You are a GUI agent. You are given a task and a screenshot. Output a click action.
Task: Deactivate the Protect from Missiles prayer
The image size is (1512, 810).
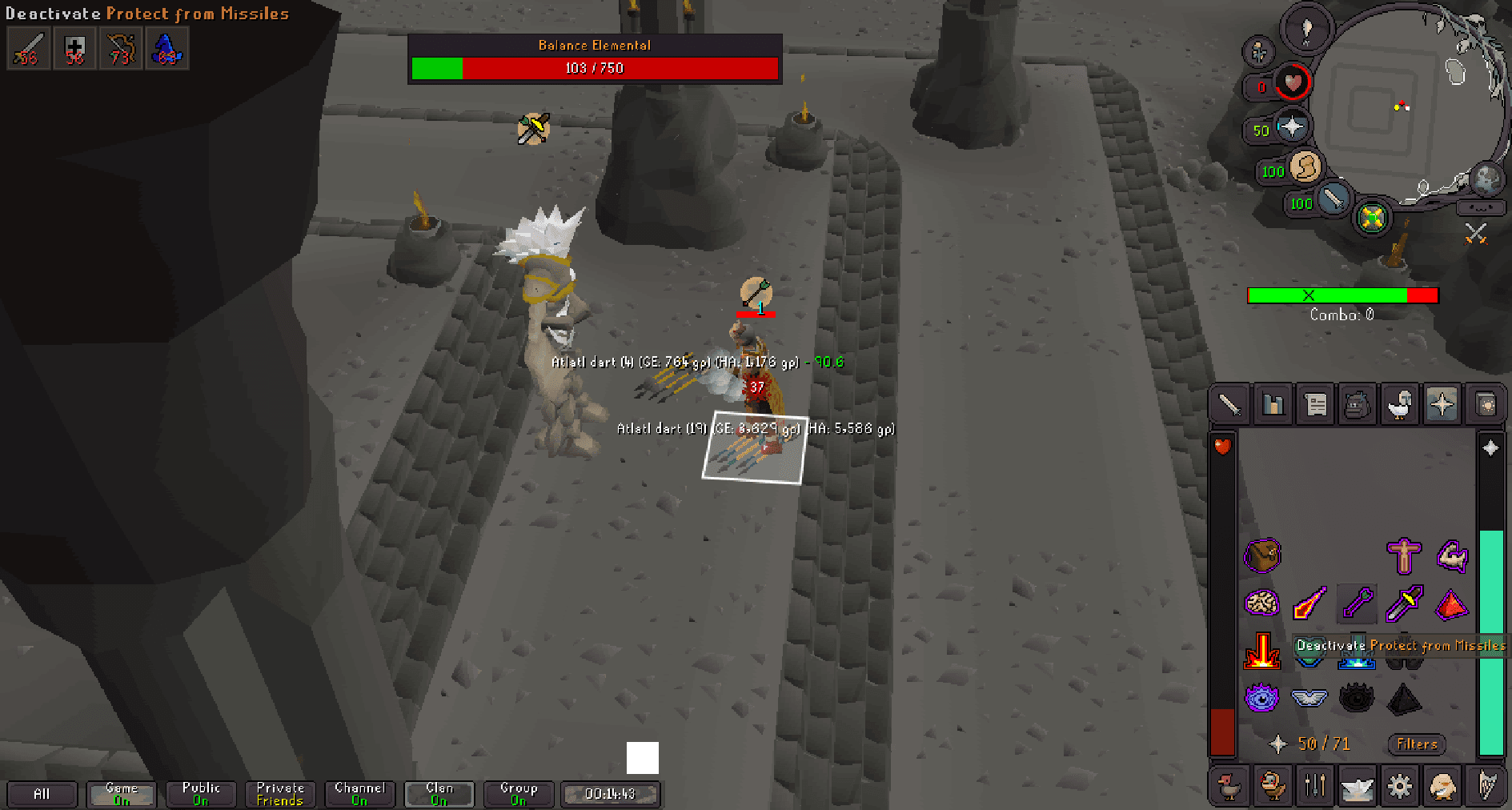point(1356,651)
